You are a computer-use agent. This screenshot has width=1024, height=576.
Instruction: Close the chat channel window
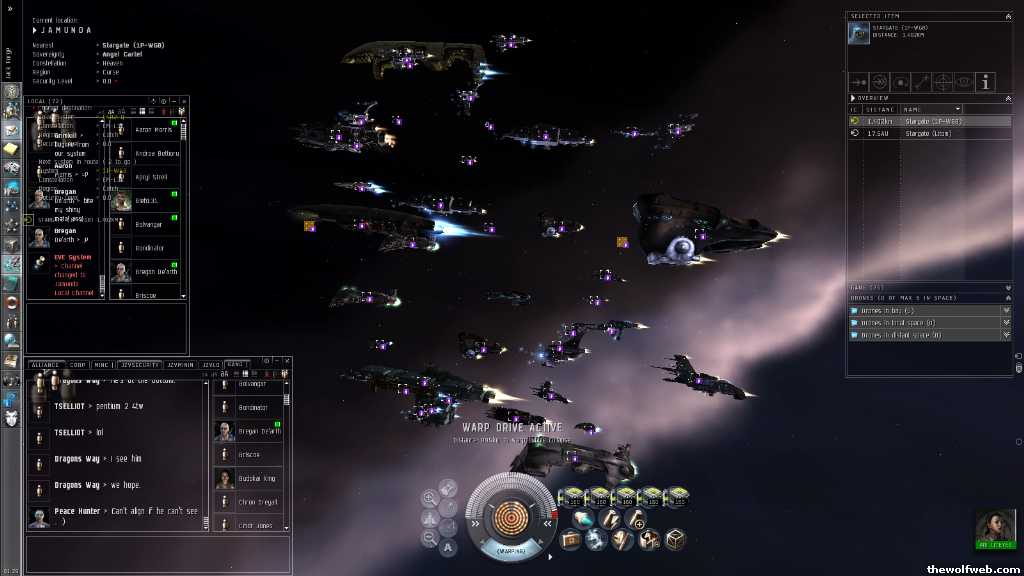[x=286, y=363]
